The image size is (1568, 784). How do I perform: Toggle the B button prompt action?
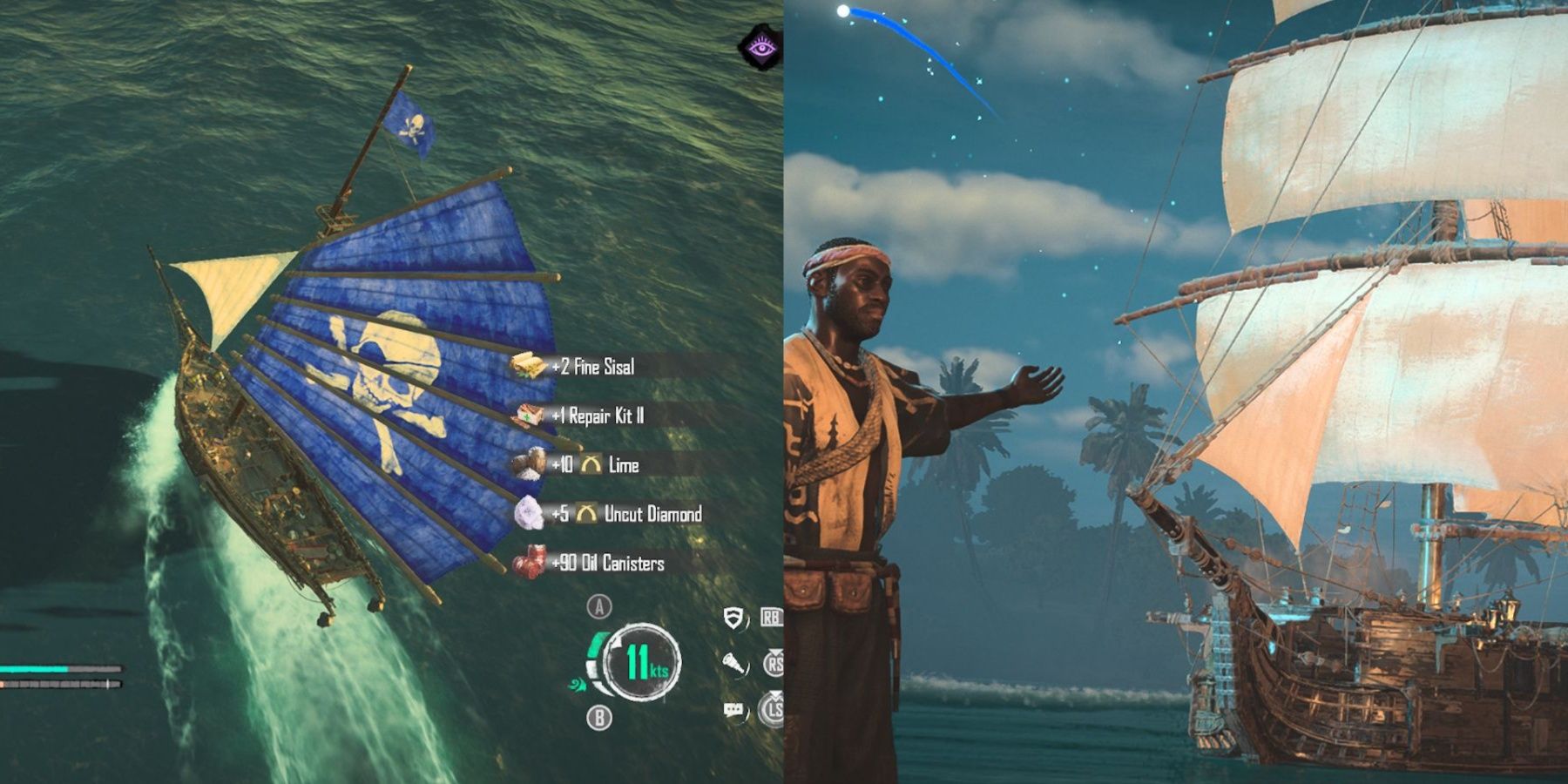(598, 716)
